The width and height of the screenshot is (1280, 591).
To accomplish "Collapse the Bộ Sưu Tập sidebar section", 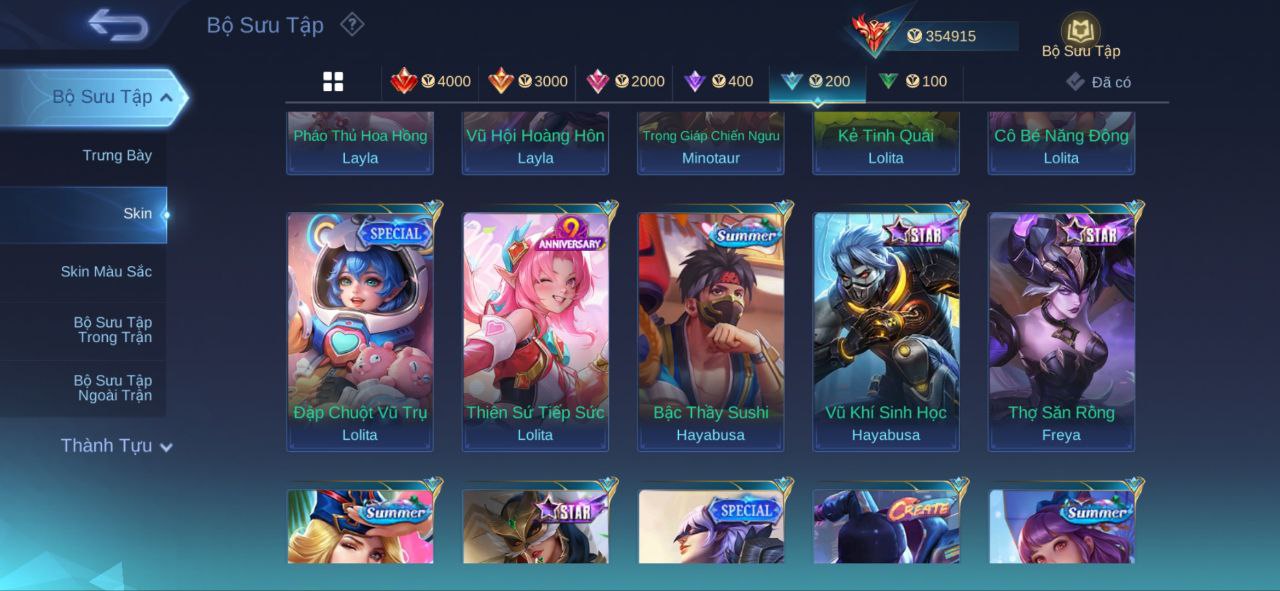I will [166, 97].
